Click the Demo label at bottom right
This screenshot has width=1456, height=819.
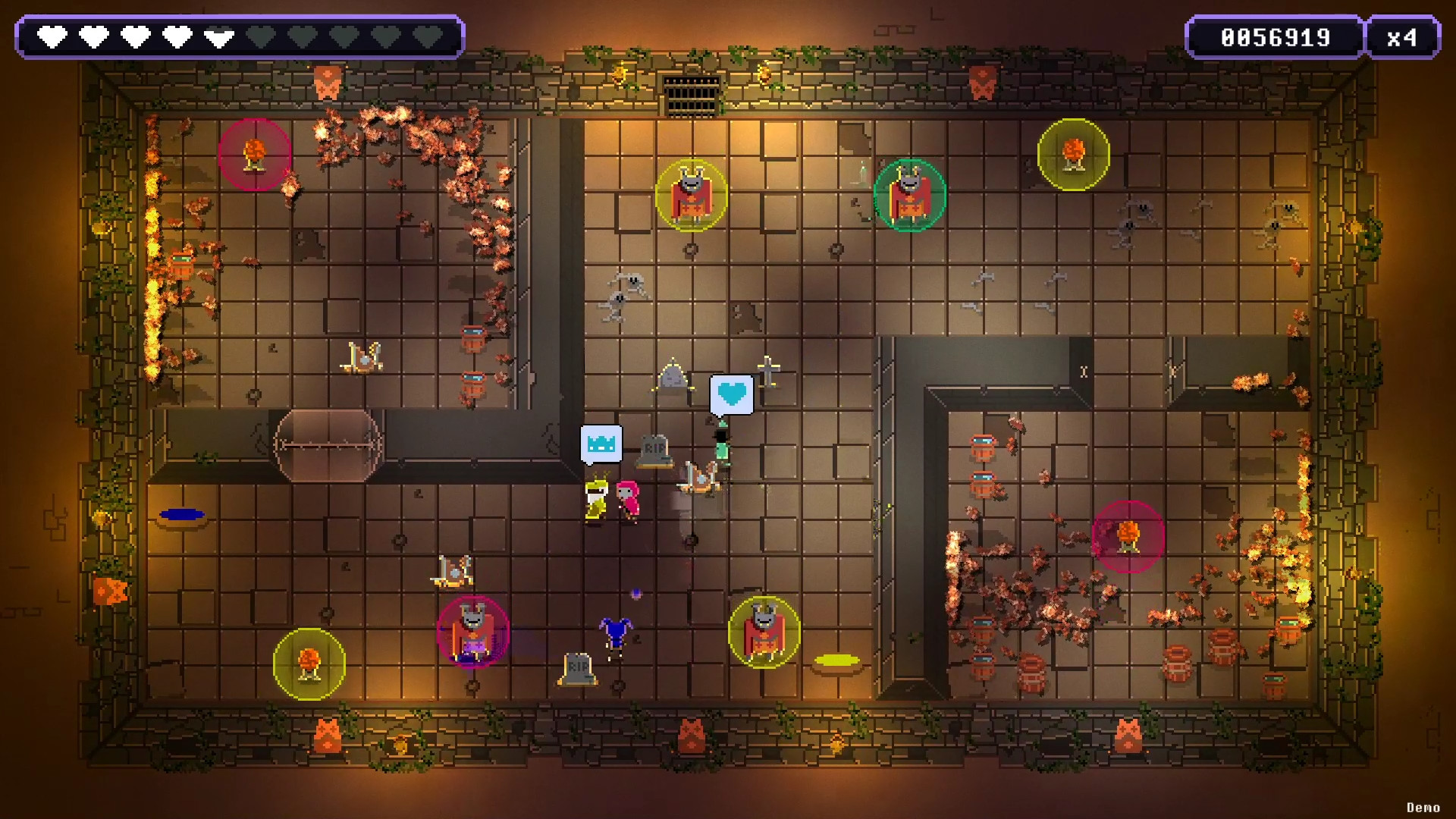click(x=1423, y=807)
